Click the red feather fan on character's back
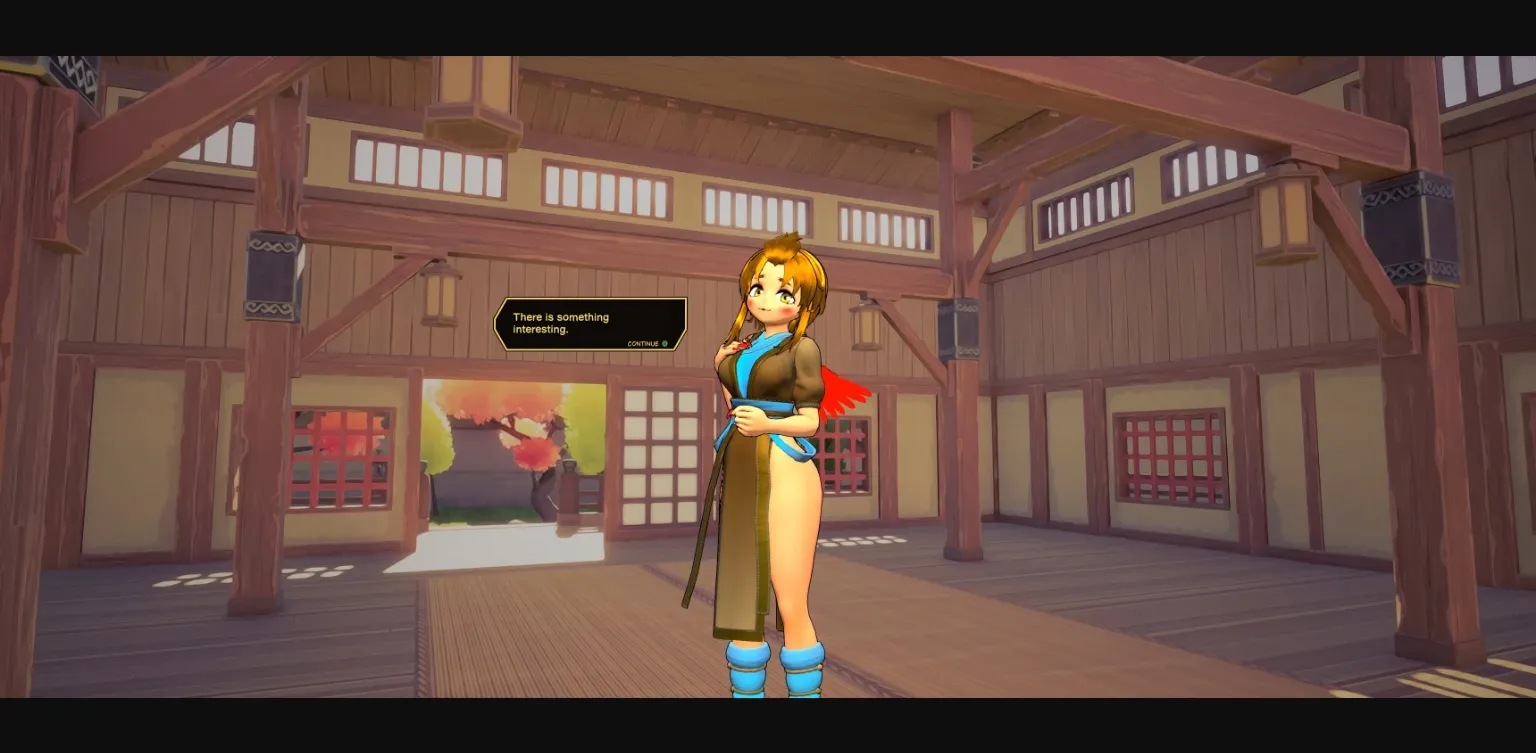 (841, 390)
